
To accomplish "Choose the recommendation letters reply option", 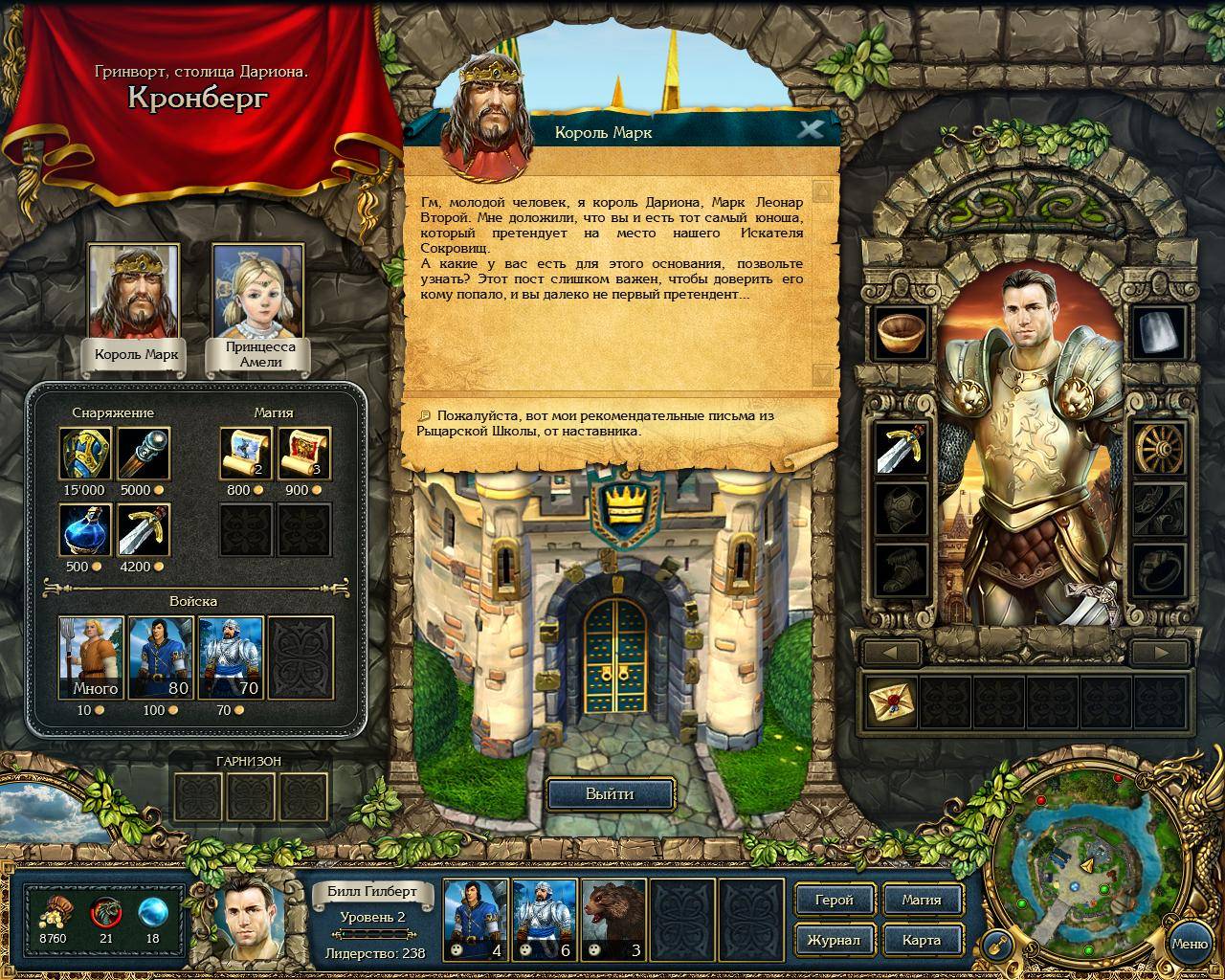I will point(595,423).
